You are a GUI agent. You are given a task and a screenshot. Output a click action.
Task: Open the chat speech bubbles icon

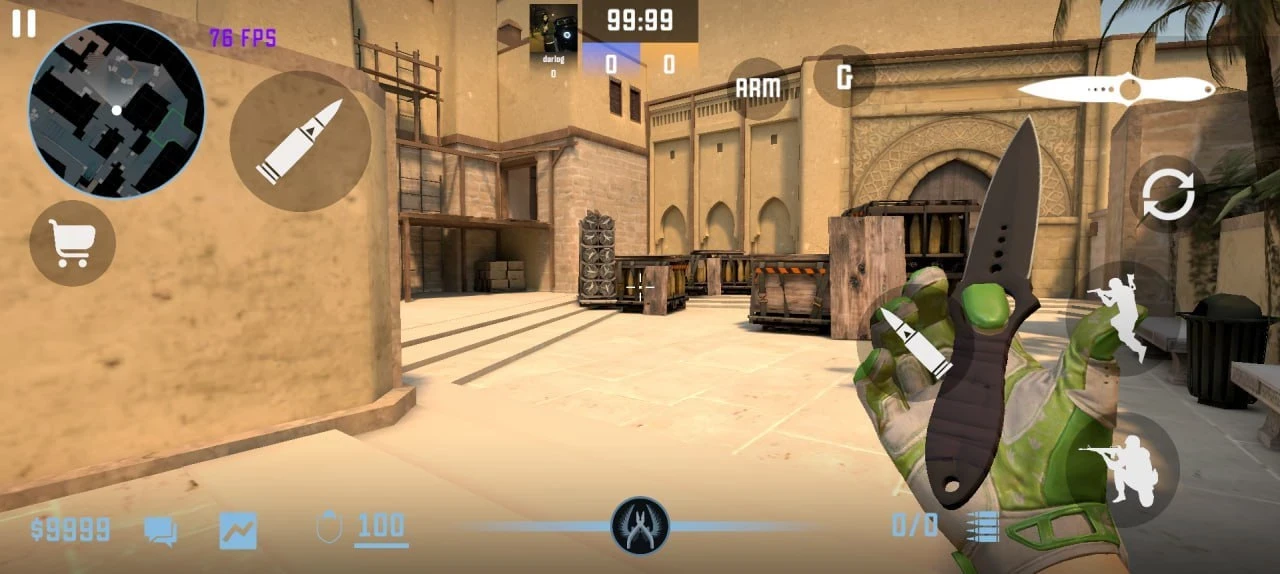(x=160, y=530)
